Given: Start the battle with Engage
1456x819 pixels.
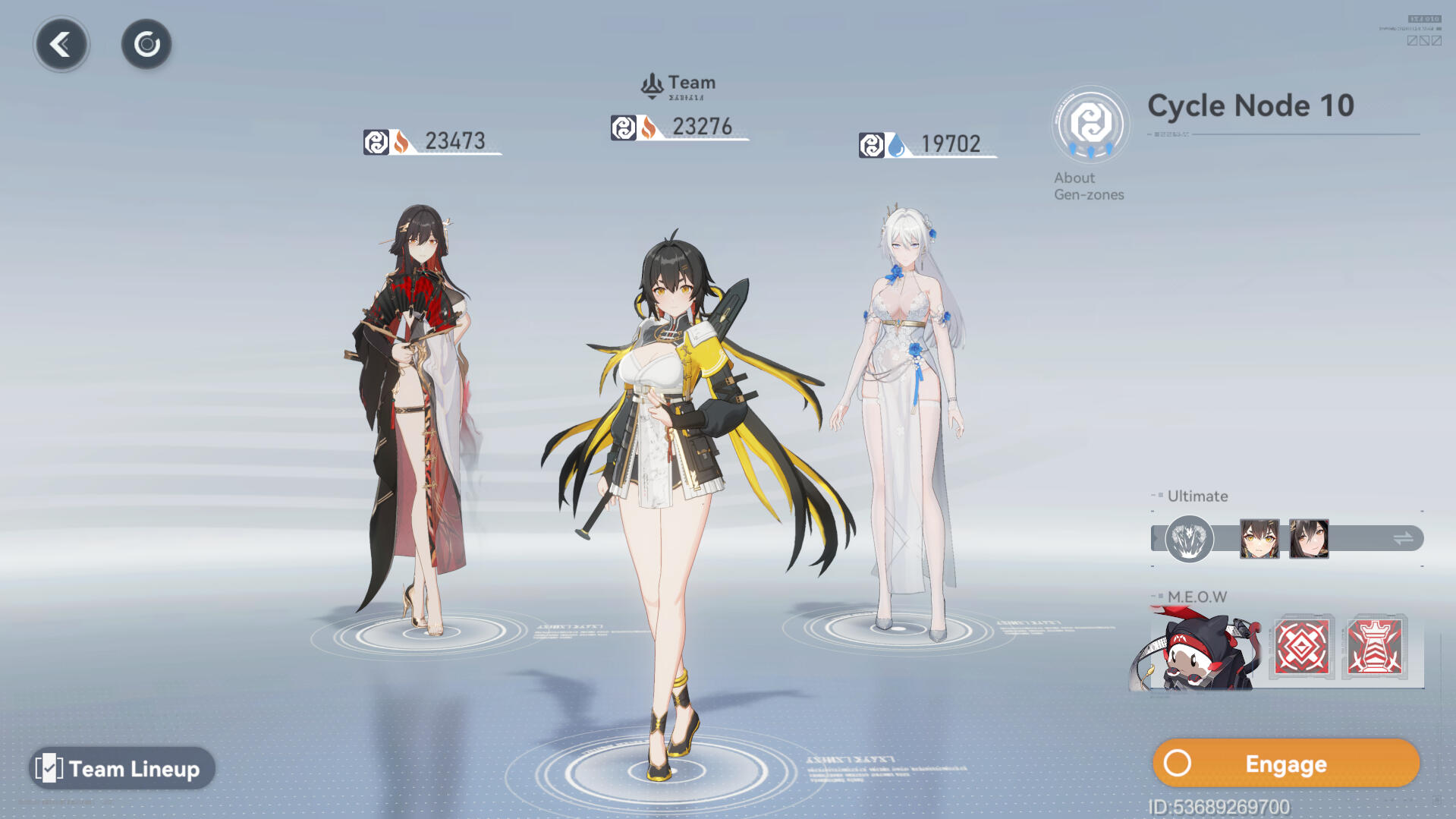Looking at the screenshot, I should (1285, 764).
